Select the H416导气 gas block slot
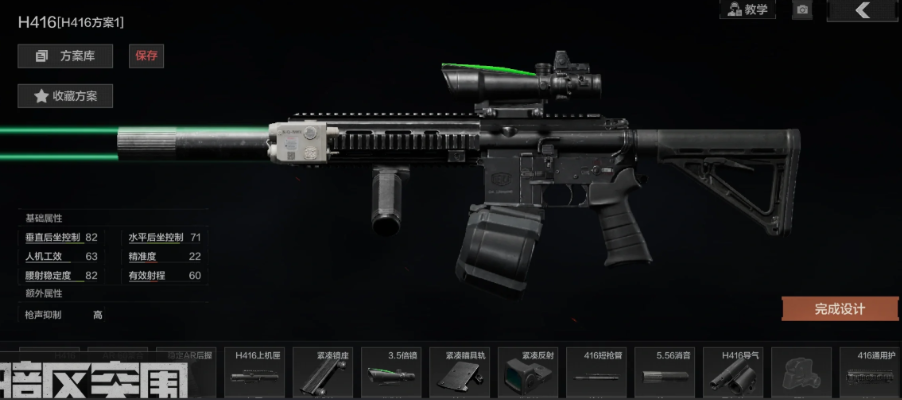Screen dimensions: 902x400 (730, 372)
